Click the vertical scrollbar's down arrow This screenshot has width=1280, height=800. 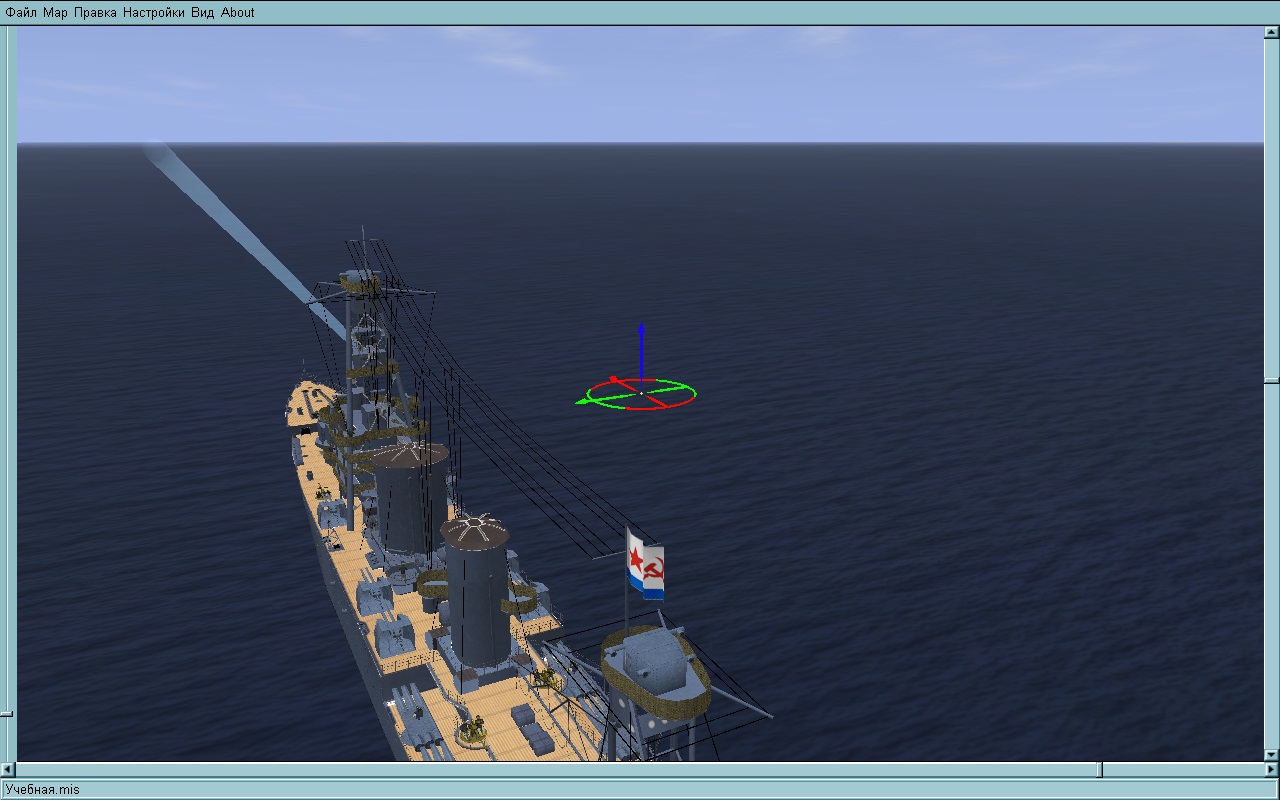1271,755
